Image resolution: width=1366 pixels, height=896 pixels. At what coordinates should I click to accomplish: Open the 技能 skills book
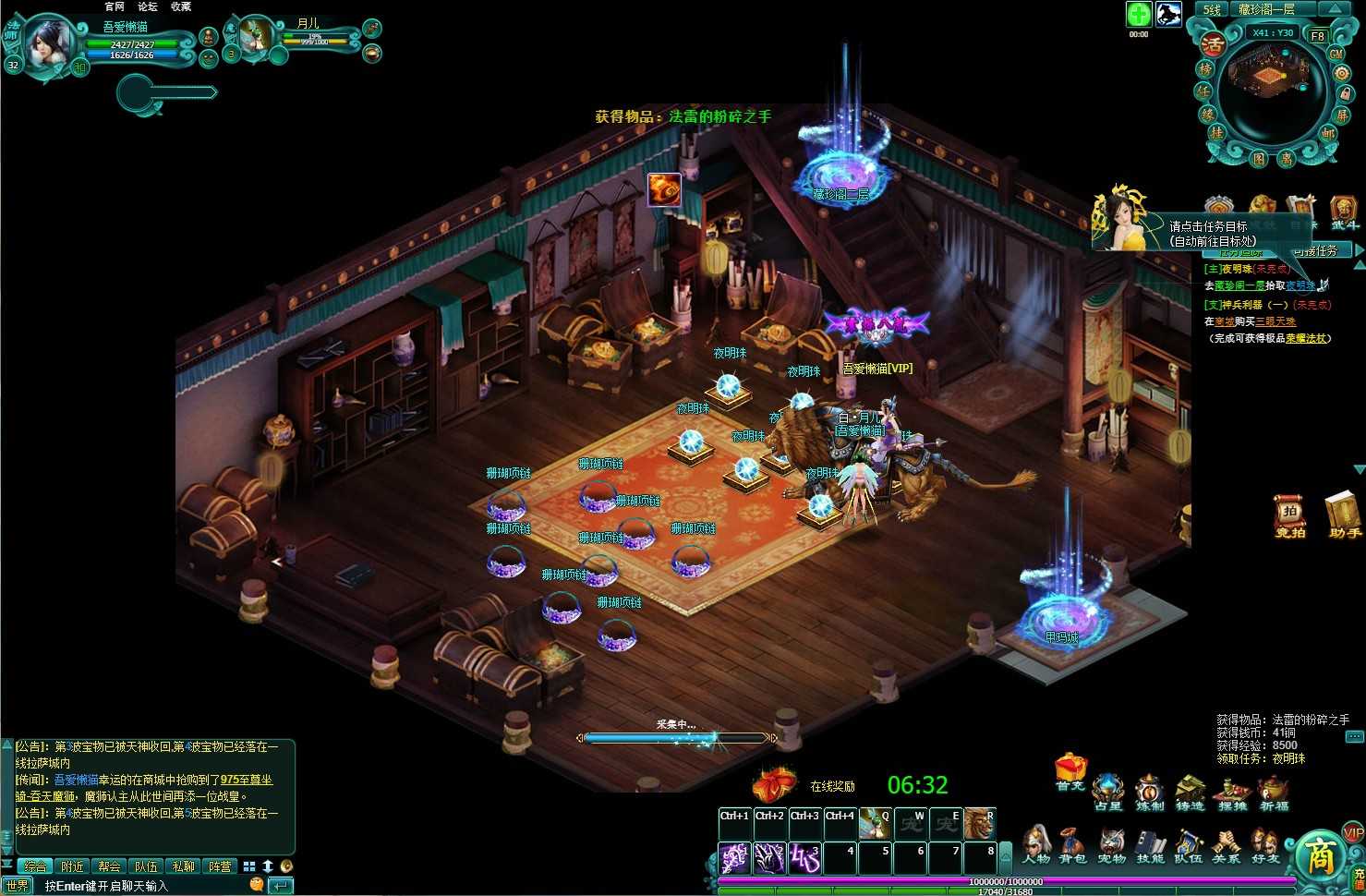tap(1150, 845)
